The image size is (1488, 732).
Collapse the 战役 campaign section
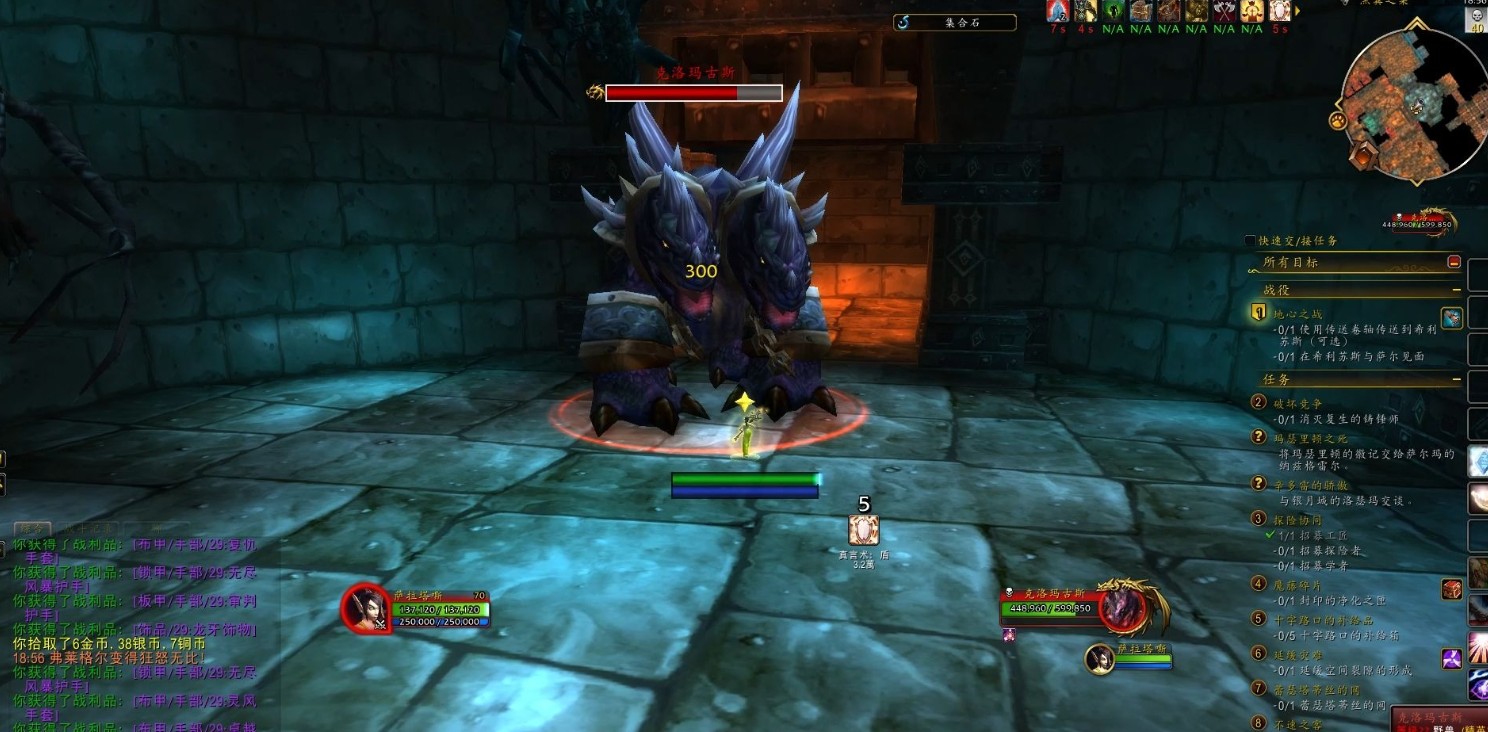[x=1456, y=290]
